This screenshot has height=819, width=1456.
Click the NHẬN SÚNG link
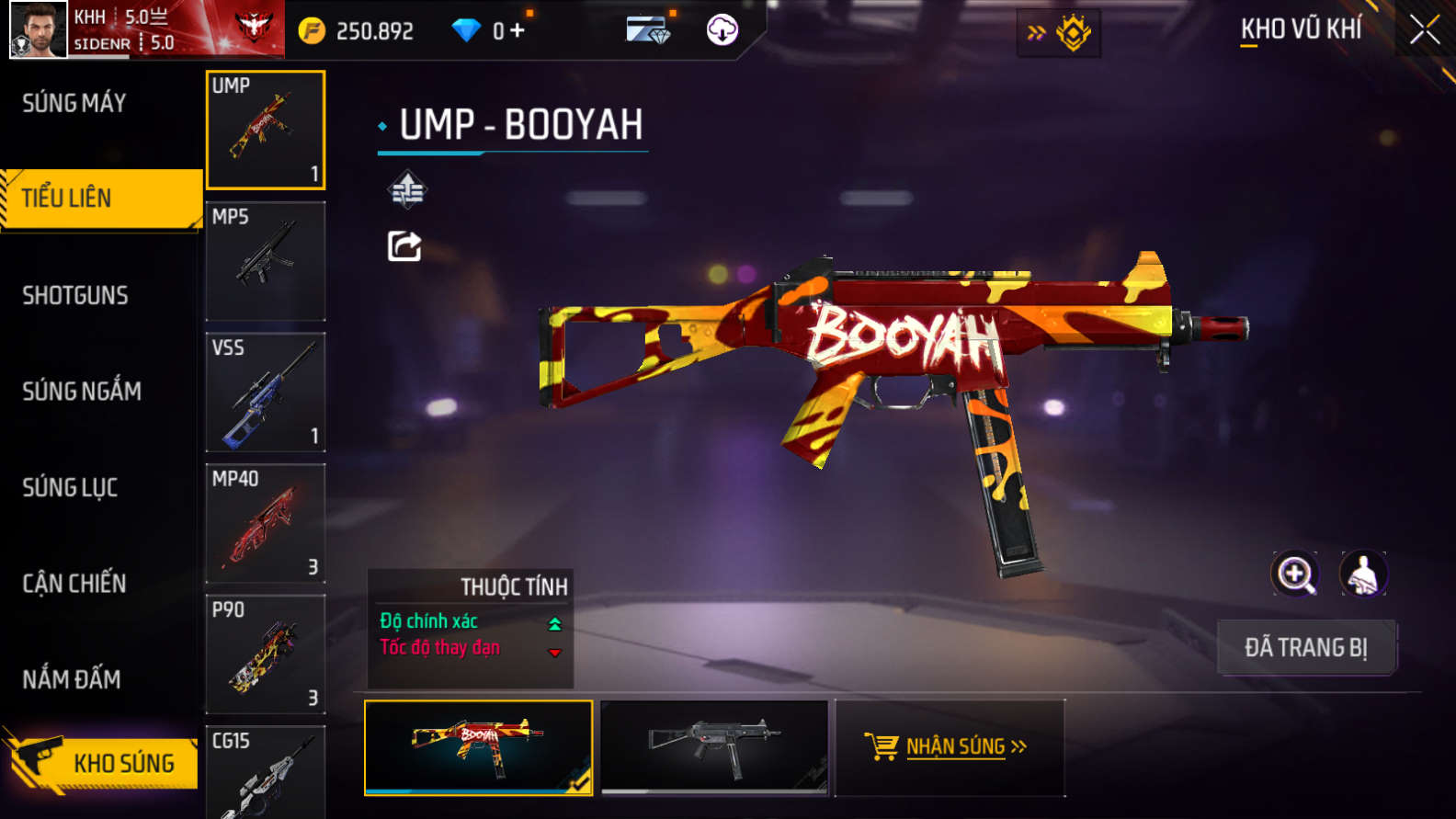(955, 746)
